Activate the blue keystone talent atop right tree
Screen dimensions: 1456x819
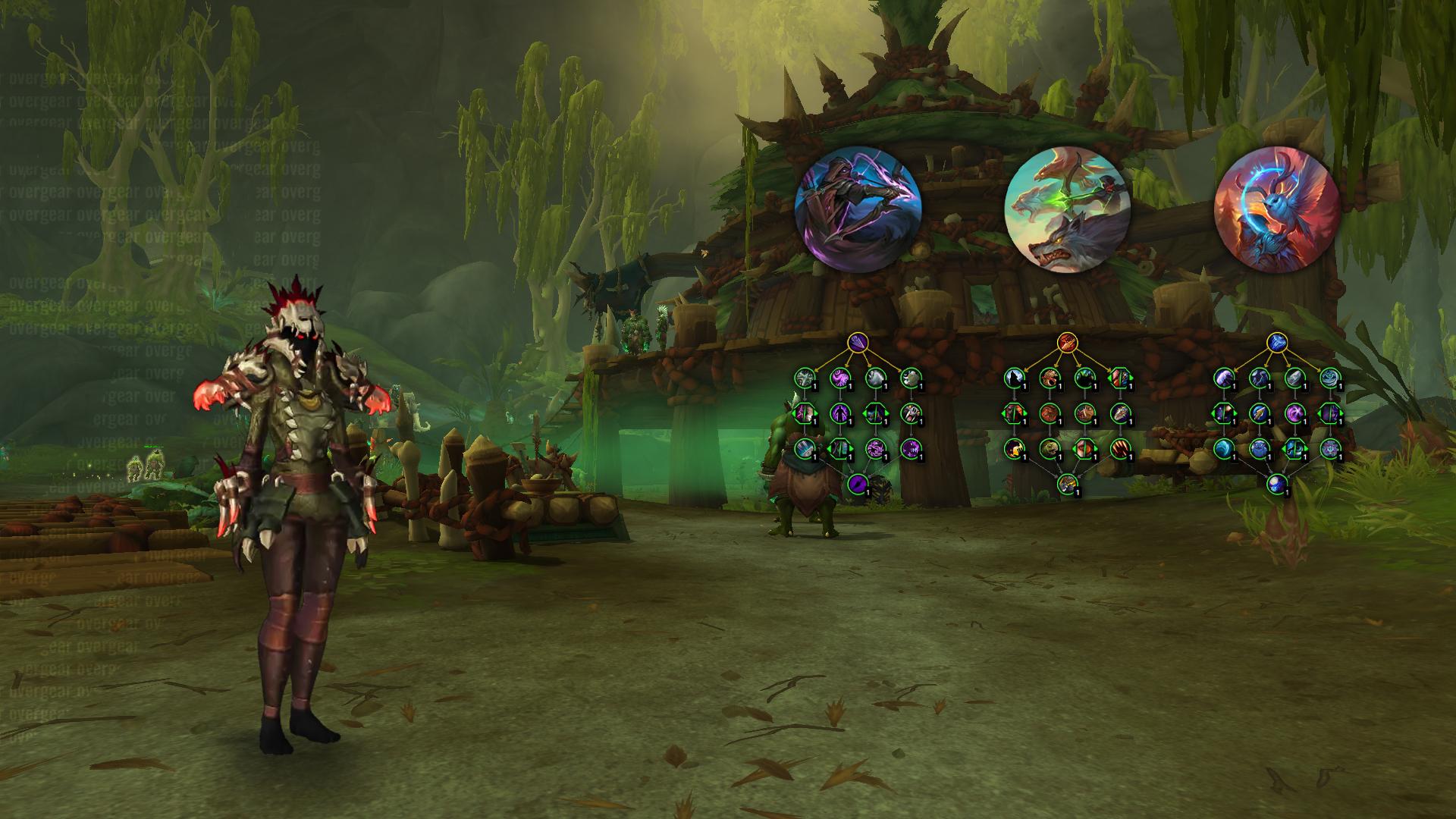[1276, 343]
